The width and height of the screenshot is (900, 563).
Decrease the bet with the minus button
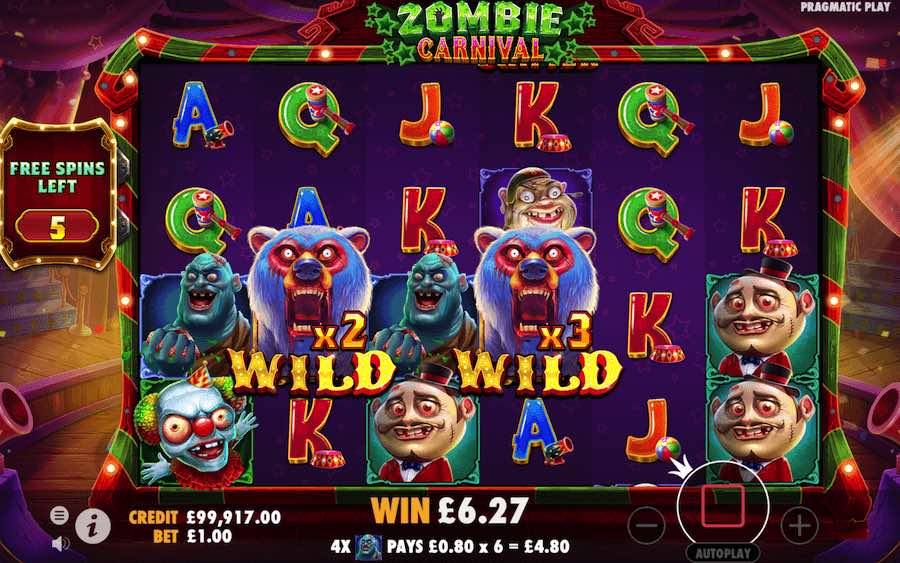coord(647,523)
